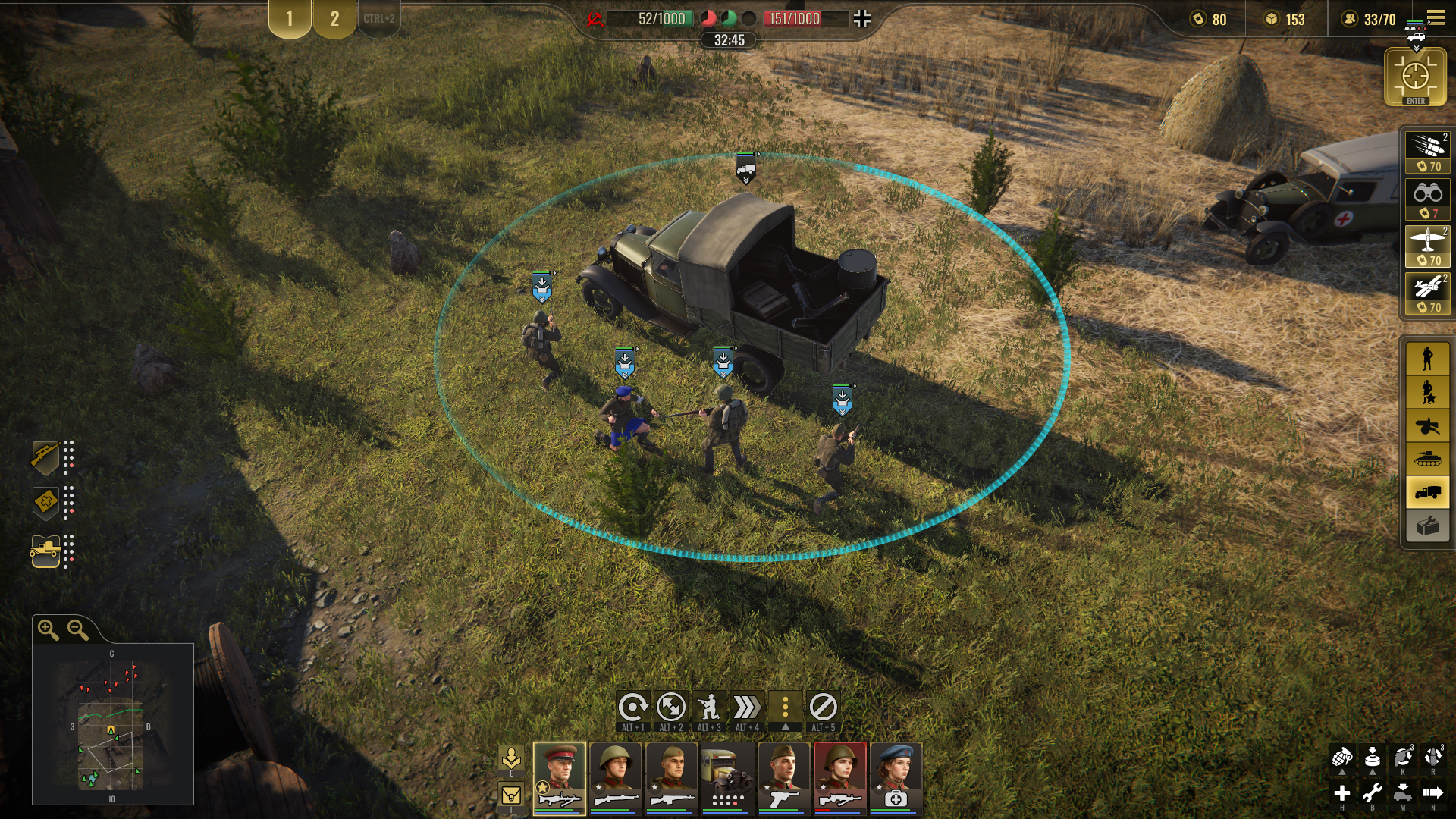Screen dimensions: 1456x819
Task: Choose the truck vehicles category
Action: point(1427,492)
